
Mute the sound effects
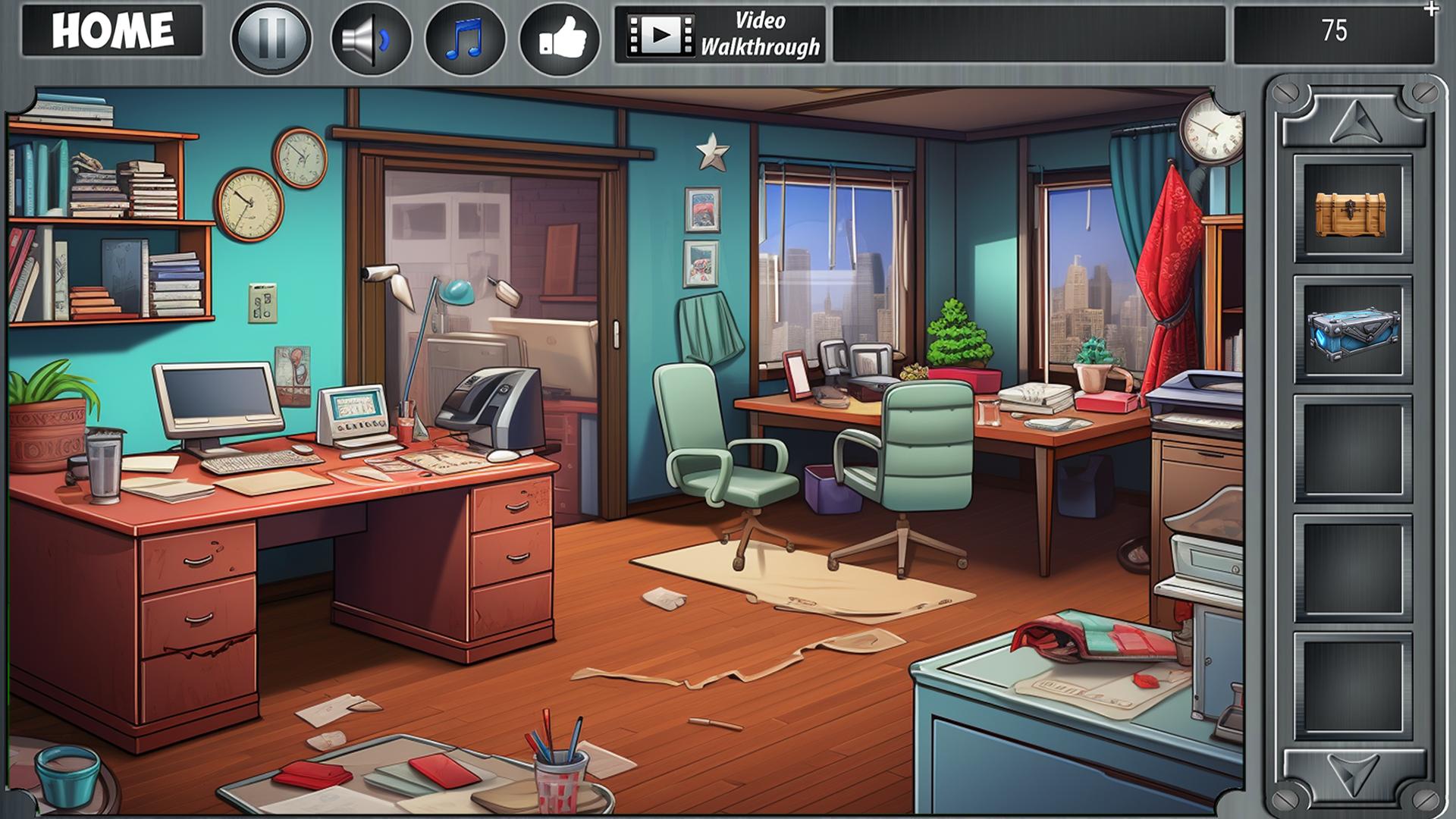click(369, 36)
